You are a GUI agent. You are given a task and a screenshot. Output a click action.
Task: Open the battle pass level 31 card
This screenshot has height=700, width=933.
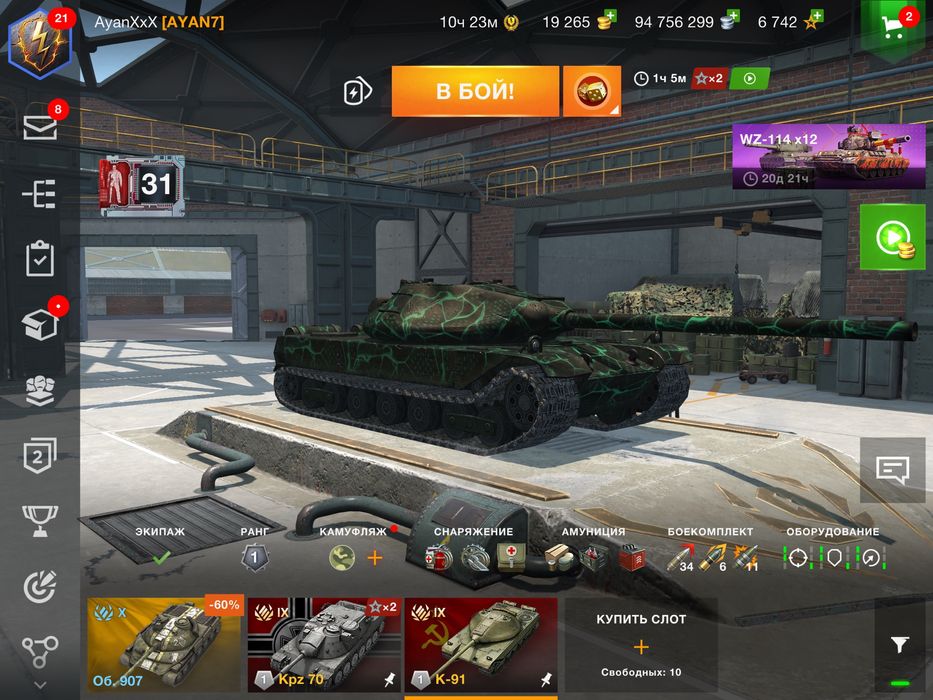click(142, 185)
